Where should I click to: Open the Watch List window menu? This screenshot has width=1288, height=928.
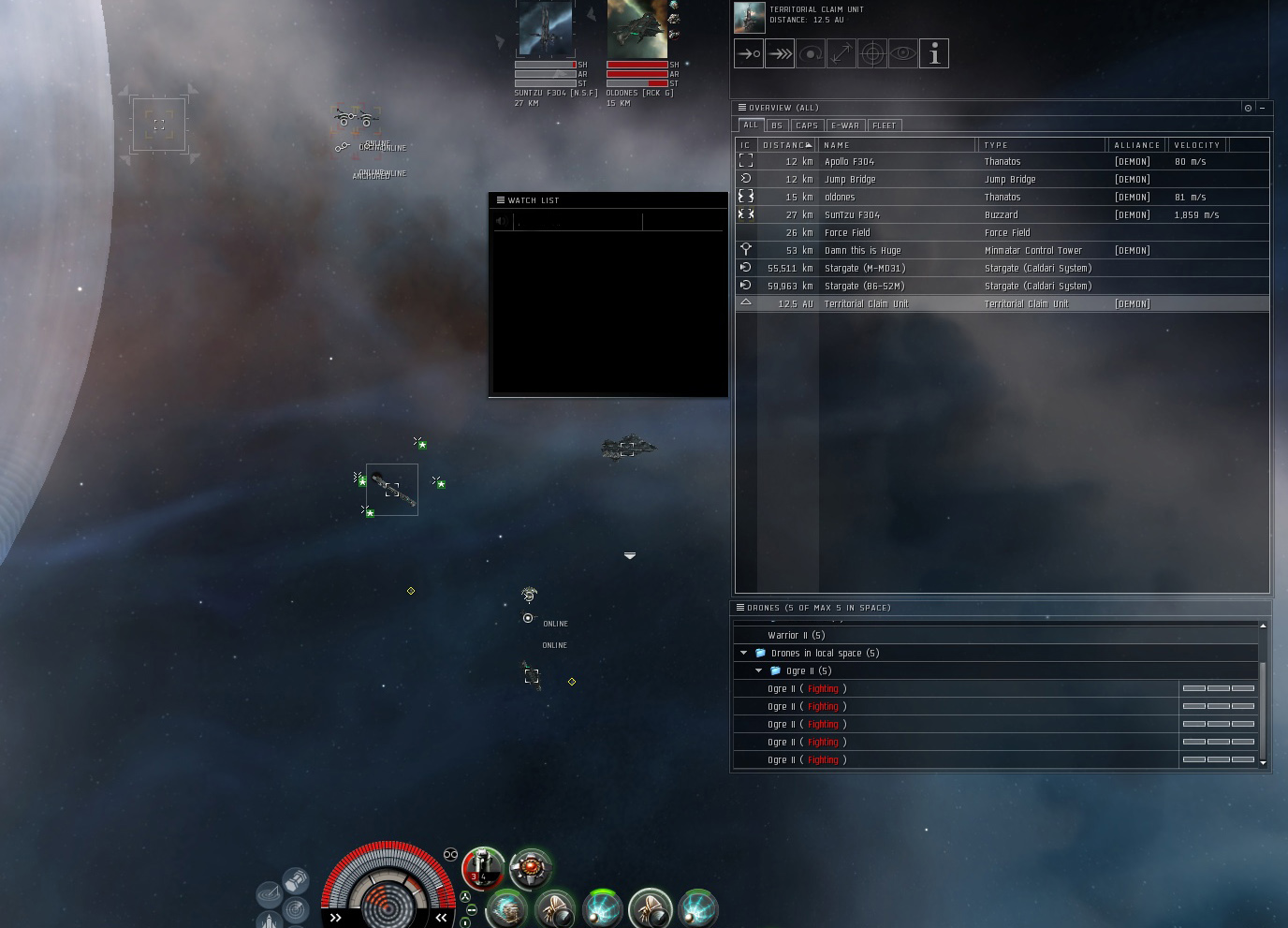coord(501,200)
